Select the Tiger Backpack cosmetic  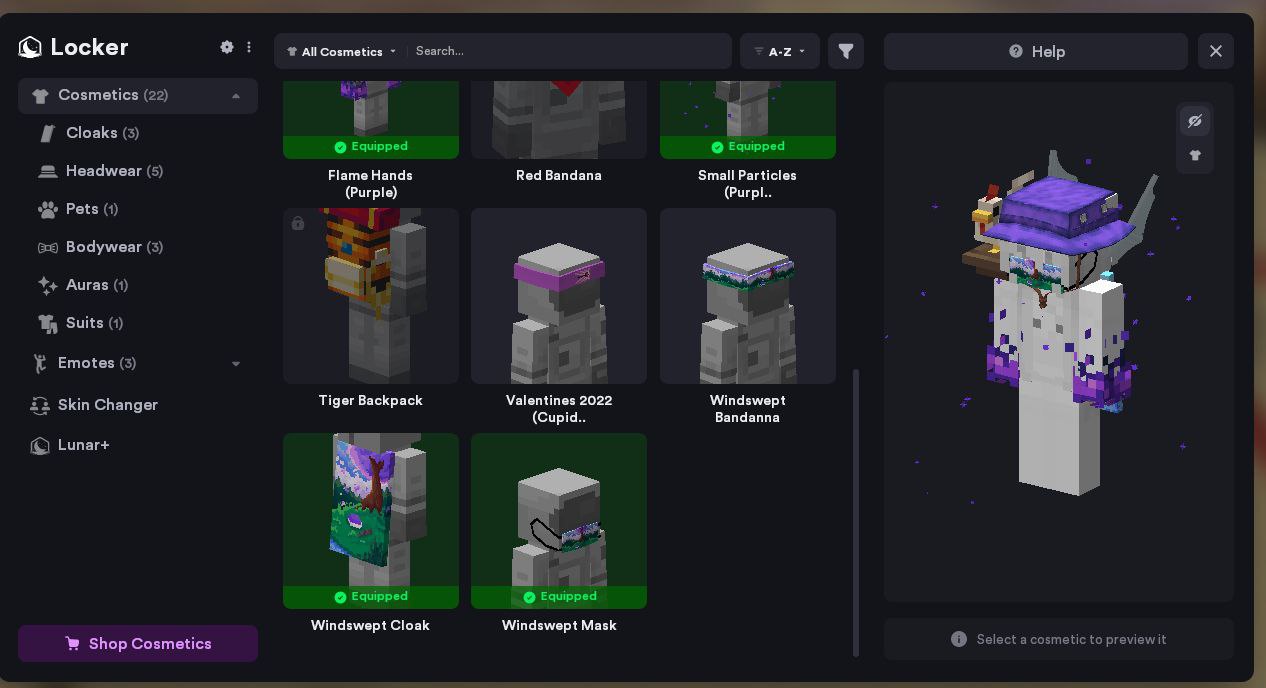pyautogui.click(x=371, y=296)
